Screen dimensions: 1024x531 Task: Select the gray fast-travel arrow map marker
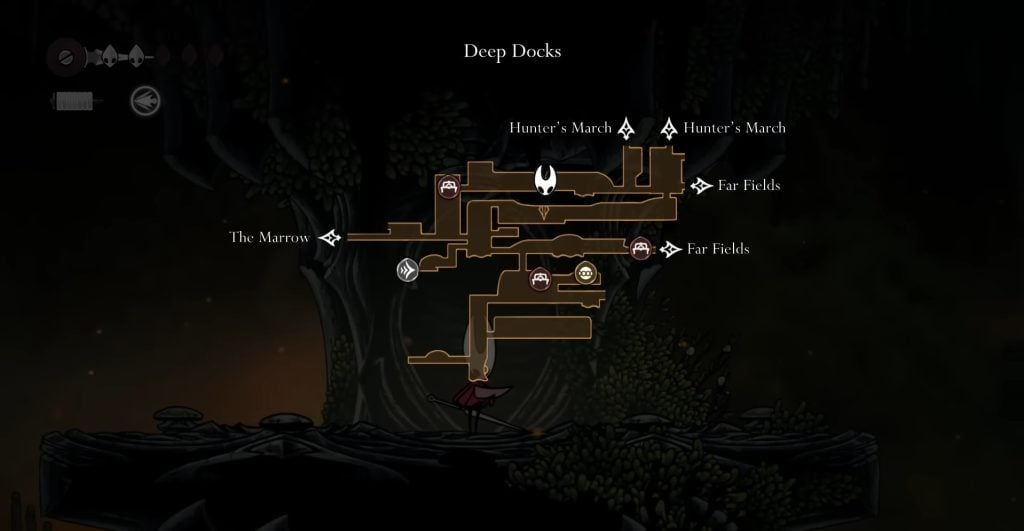[407, 270]
